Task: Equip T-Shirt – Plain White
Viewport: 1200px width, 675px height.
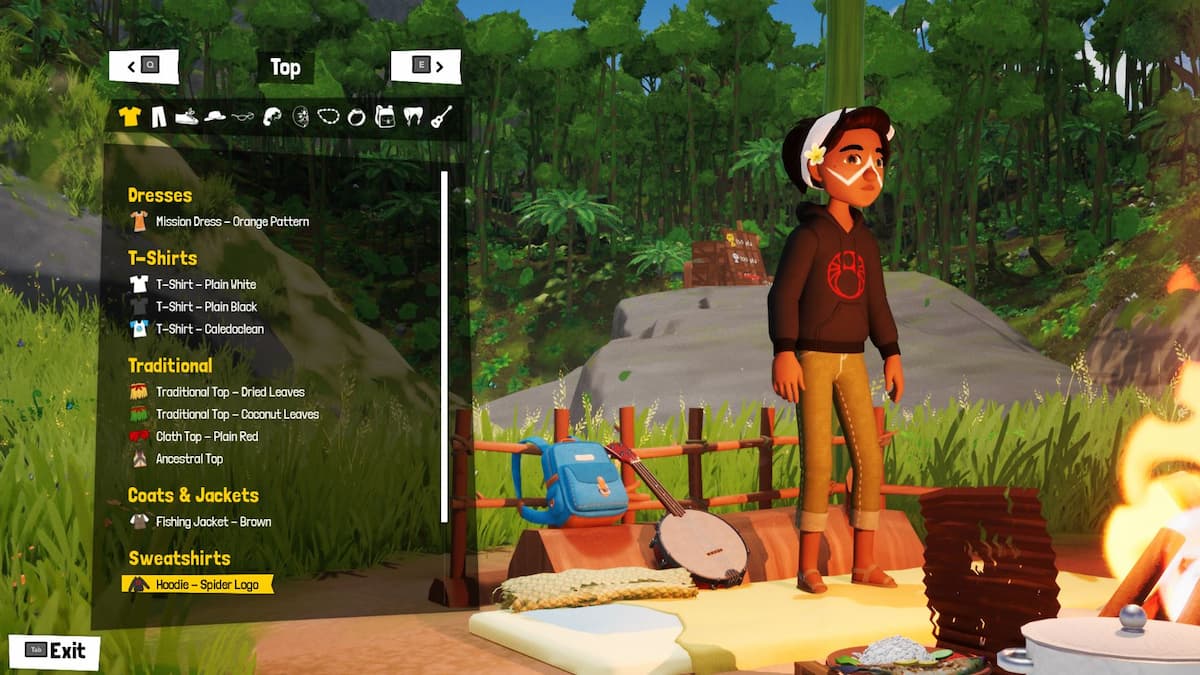Action: [x=205, y=285]
